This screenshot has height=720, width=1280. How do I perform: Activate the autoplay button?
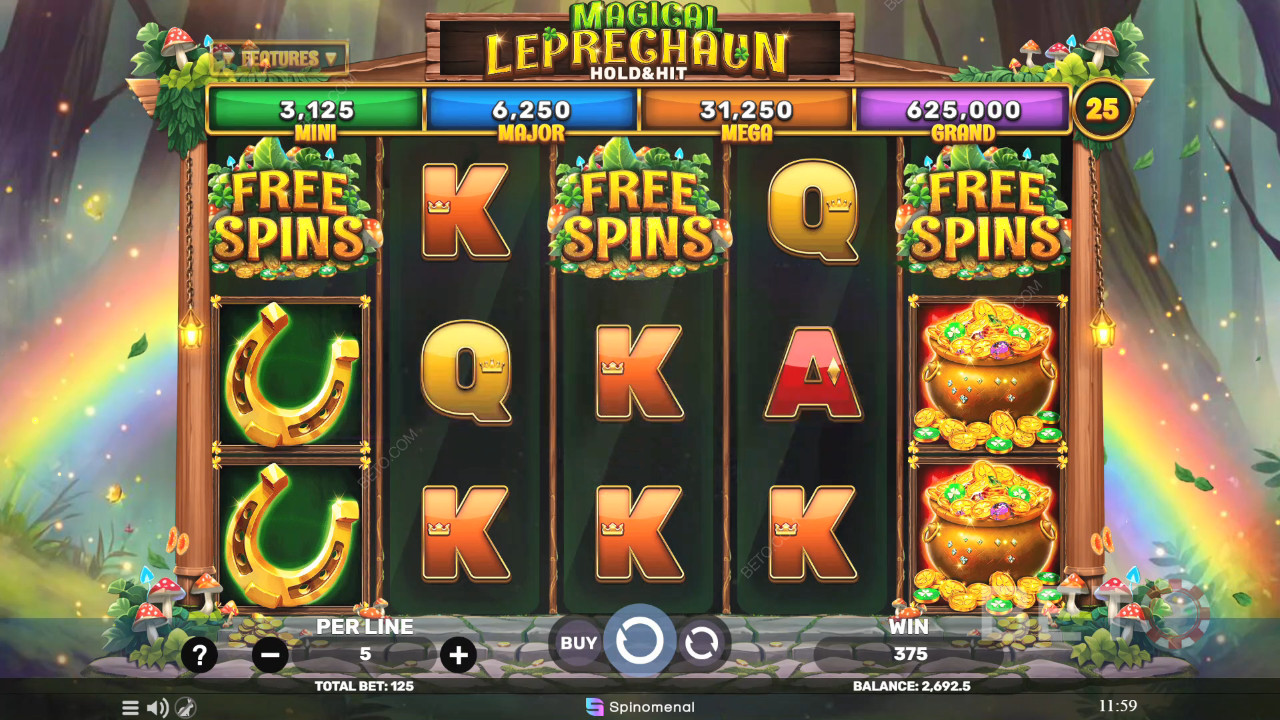tap(702, 643)
